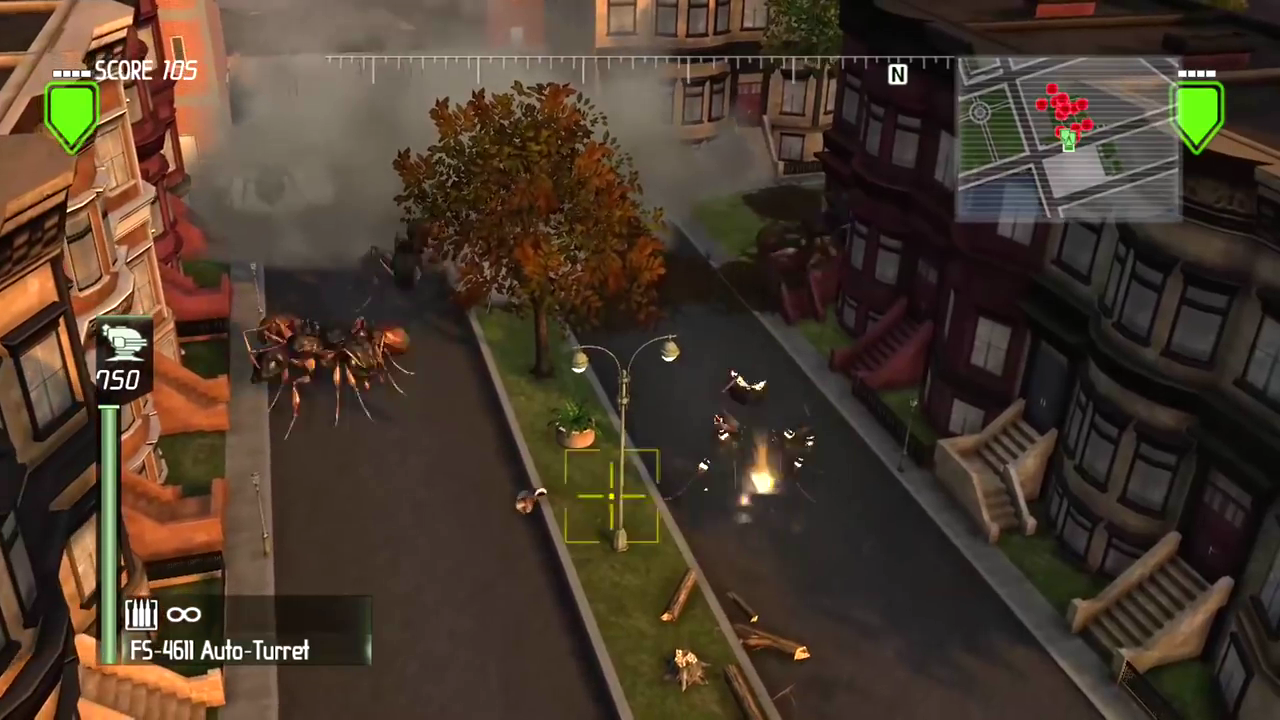Select the FS-4611 Auto-Turret name text

219,651
